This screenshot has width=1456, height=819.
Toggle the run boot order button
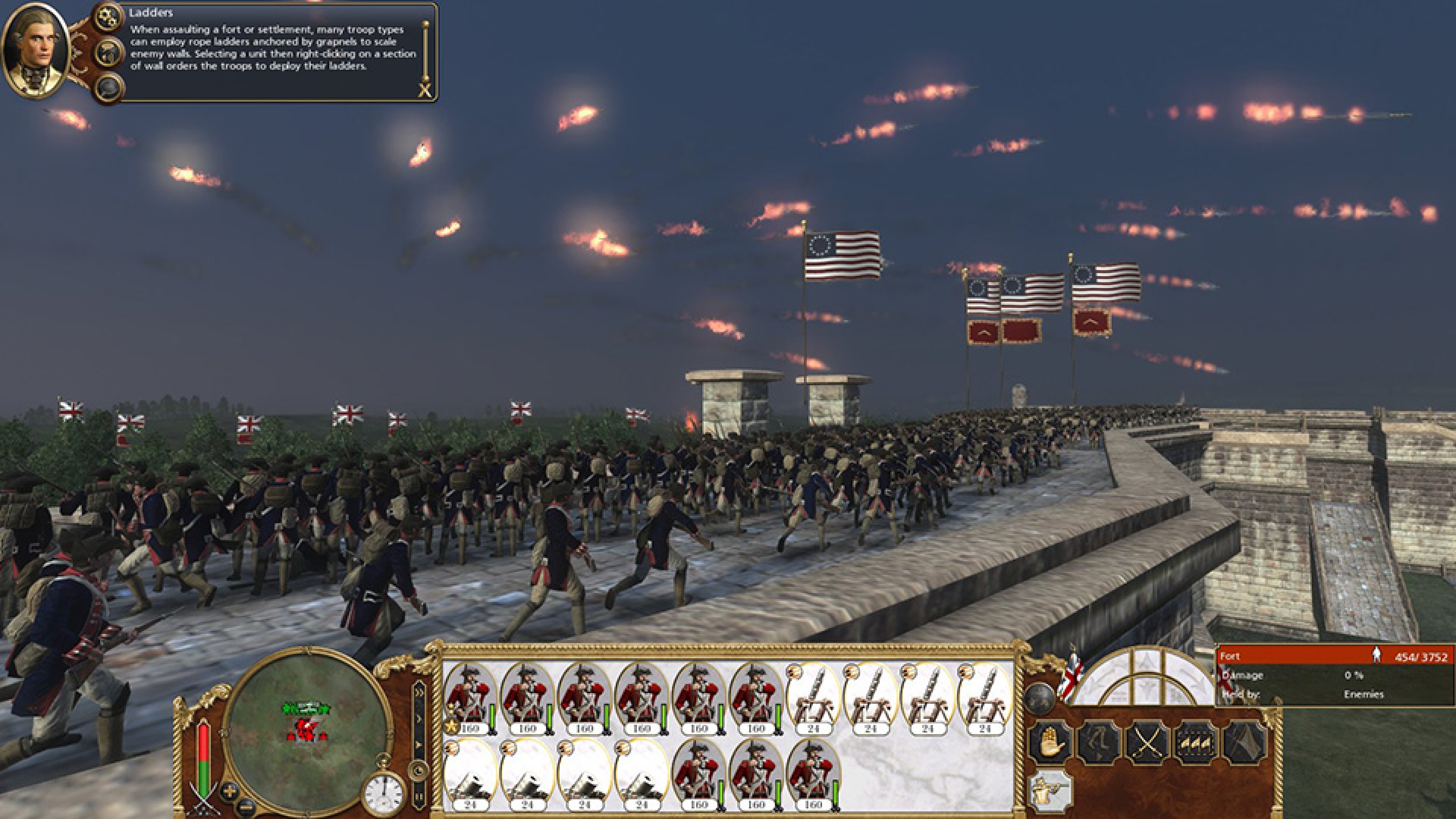pyautogui.click(x=1099, y=743)
